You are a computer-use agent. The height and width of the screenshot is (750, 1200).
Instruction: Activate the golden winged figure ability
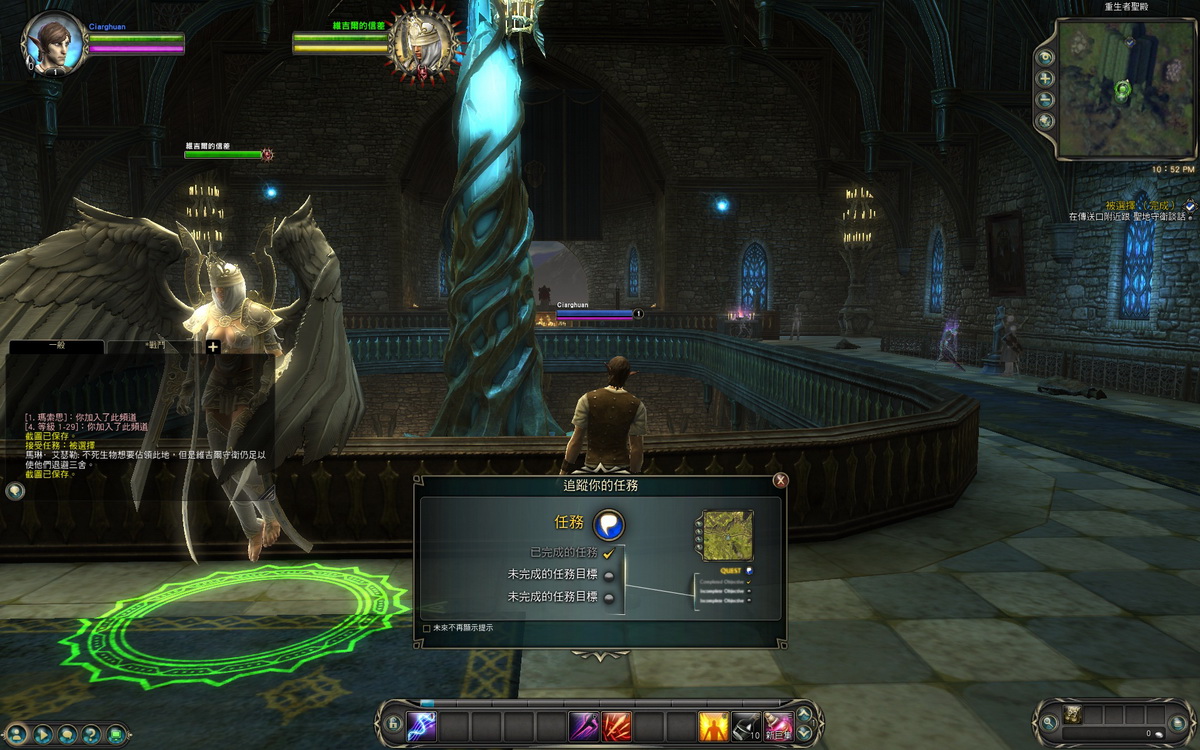(713, 725)
